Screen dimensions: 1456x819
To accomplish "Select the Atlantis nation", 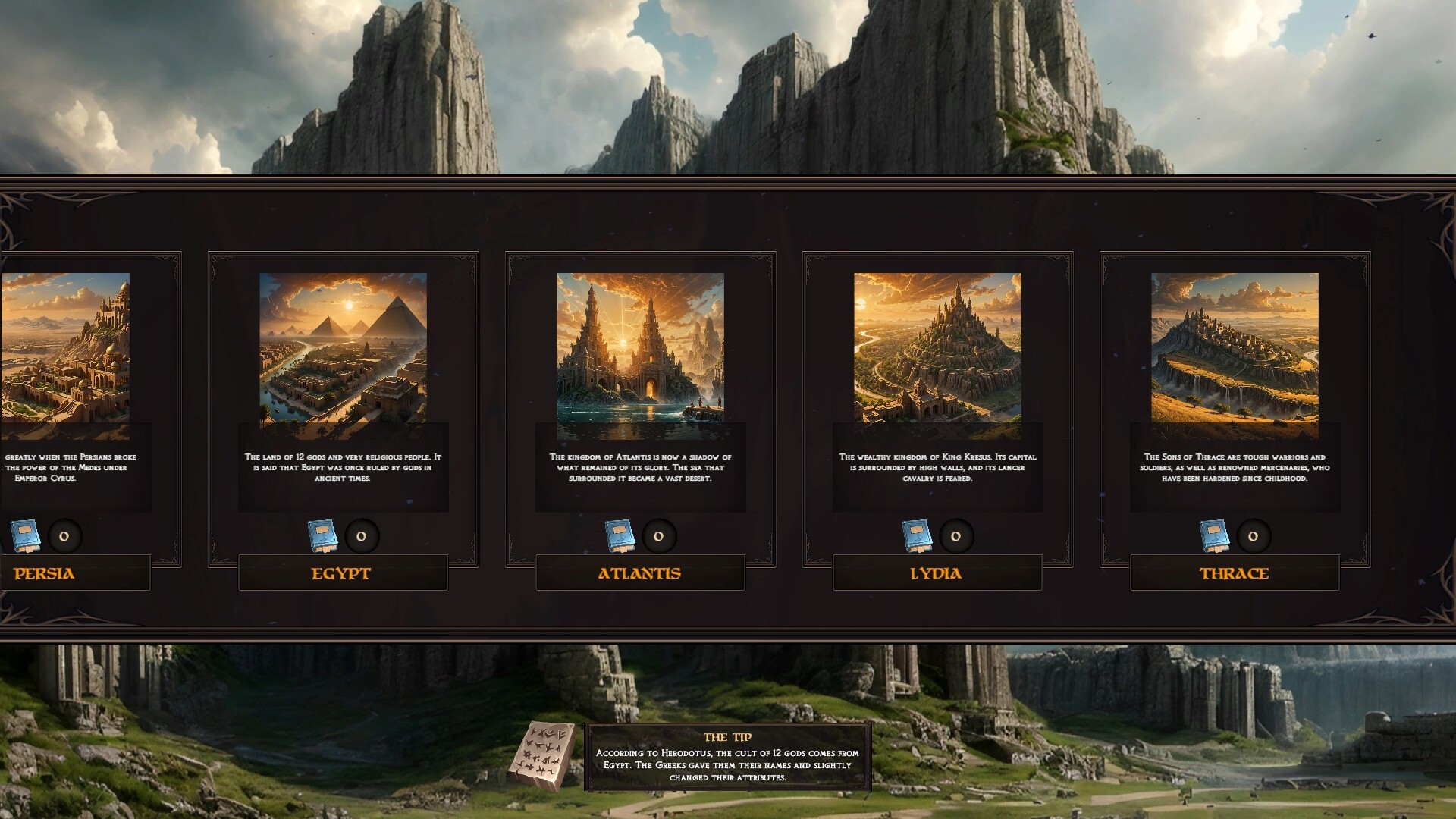I will click(x=640, y=574).
